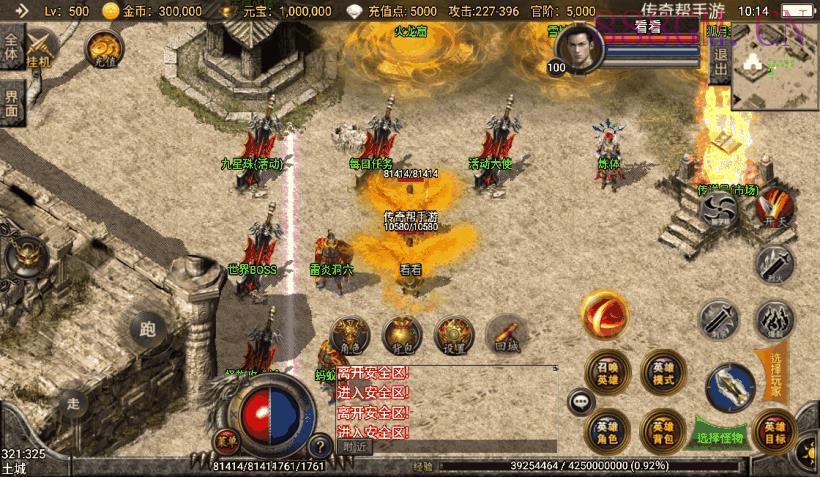Select the 选择玩家 target player button
Viewport: 820px width, 477px height.
coord(775,368)
